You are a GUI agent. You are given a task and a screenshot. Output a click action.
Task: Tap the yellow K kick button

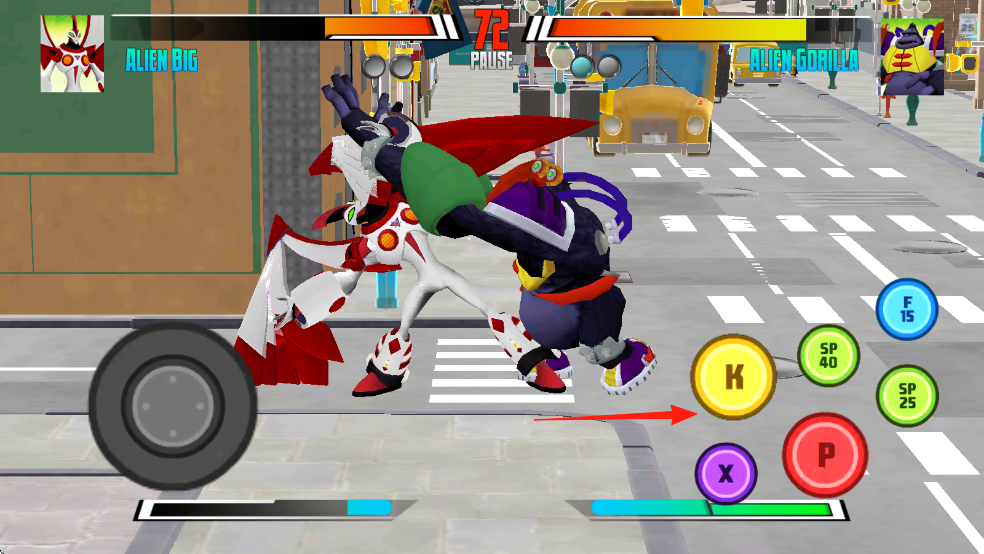[x=734, y=377]
